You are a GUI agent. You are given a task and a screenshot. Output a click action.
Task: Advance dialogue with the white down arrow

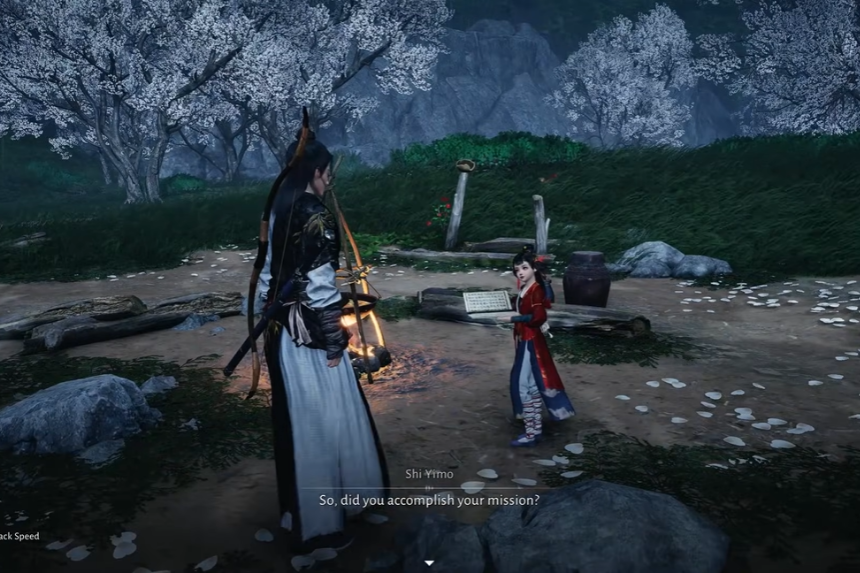(430, 563)
